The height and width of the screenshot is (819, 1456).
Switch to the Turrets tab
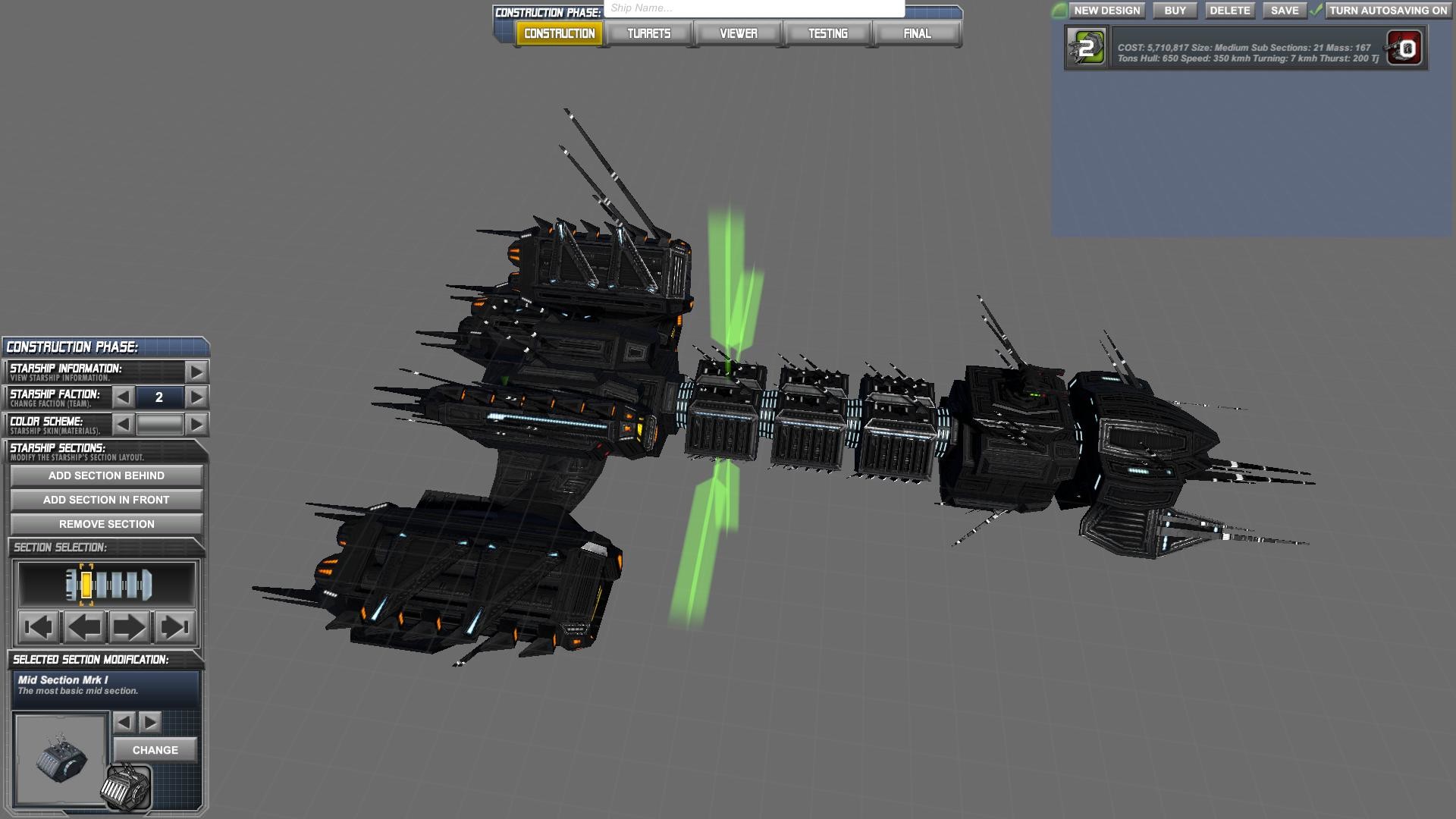tap(648, 33)
